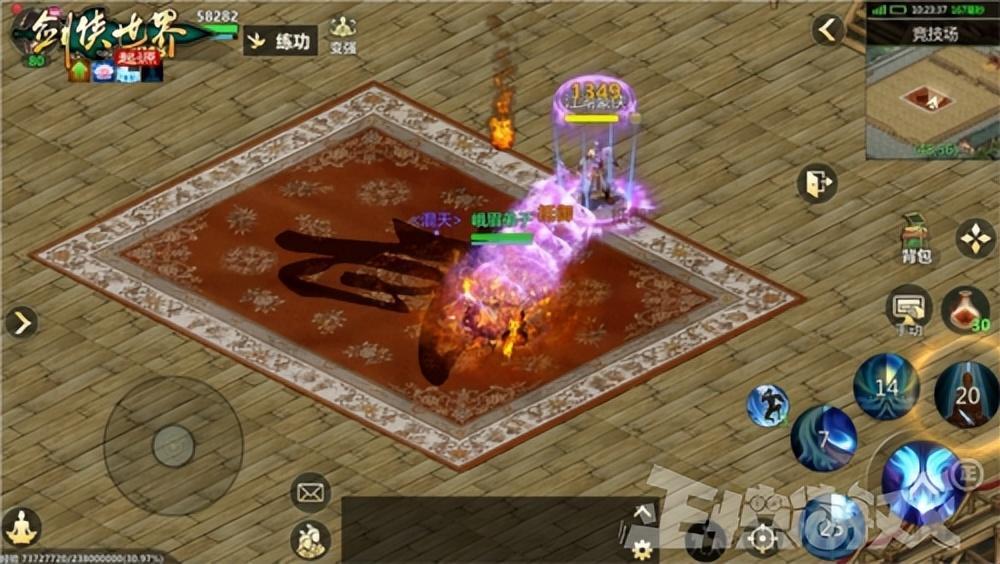Tap the four-diamond shortcut button
The height and width of the screenshot is (564, 1000).
tap(975, 238)
